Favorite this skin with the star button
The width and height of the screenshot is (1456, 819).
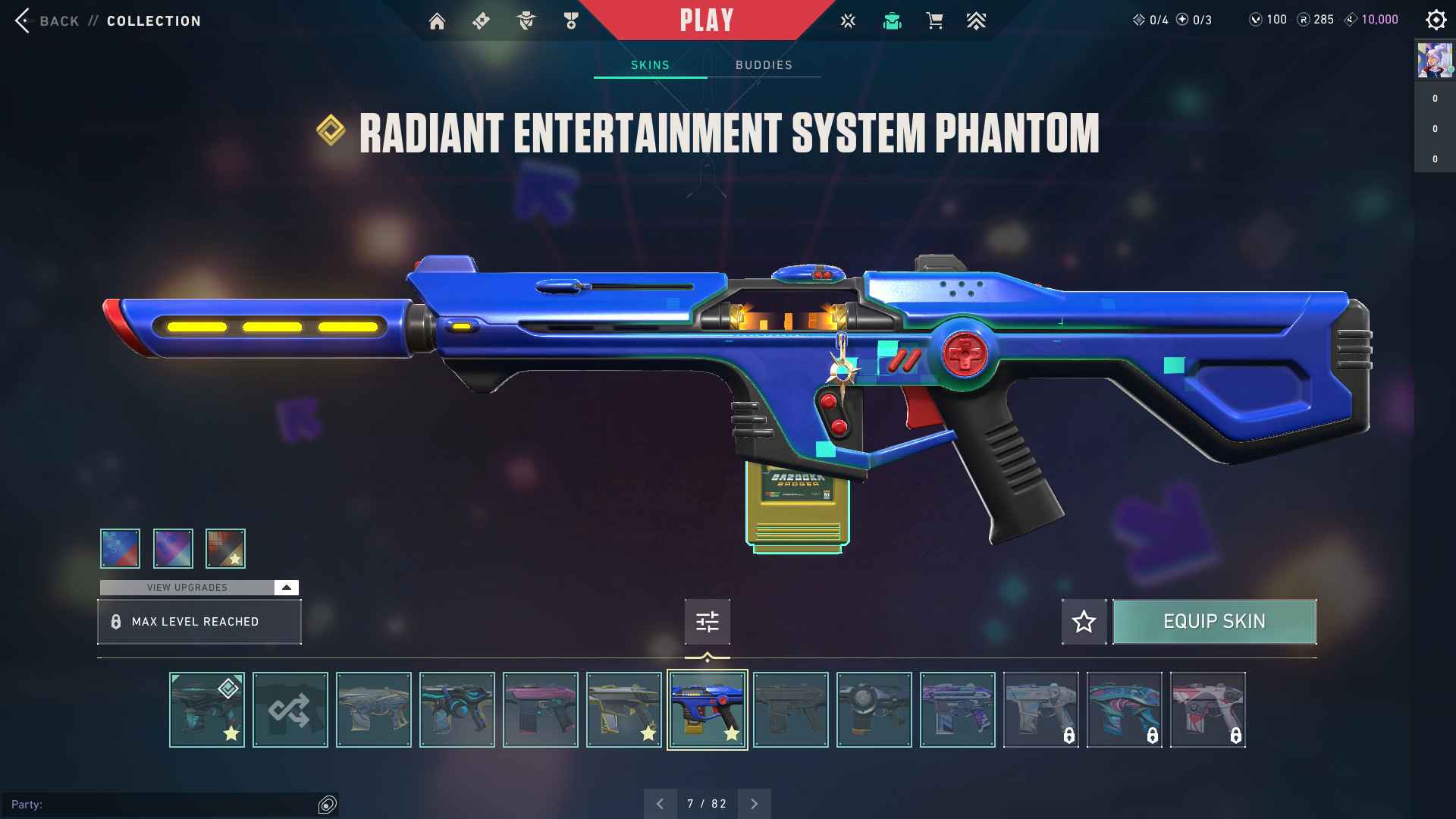pos(1084,622)
